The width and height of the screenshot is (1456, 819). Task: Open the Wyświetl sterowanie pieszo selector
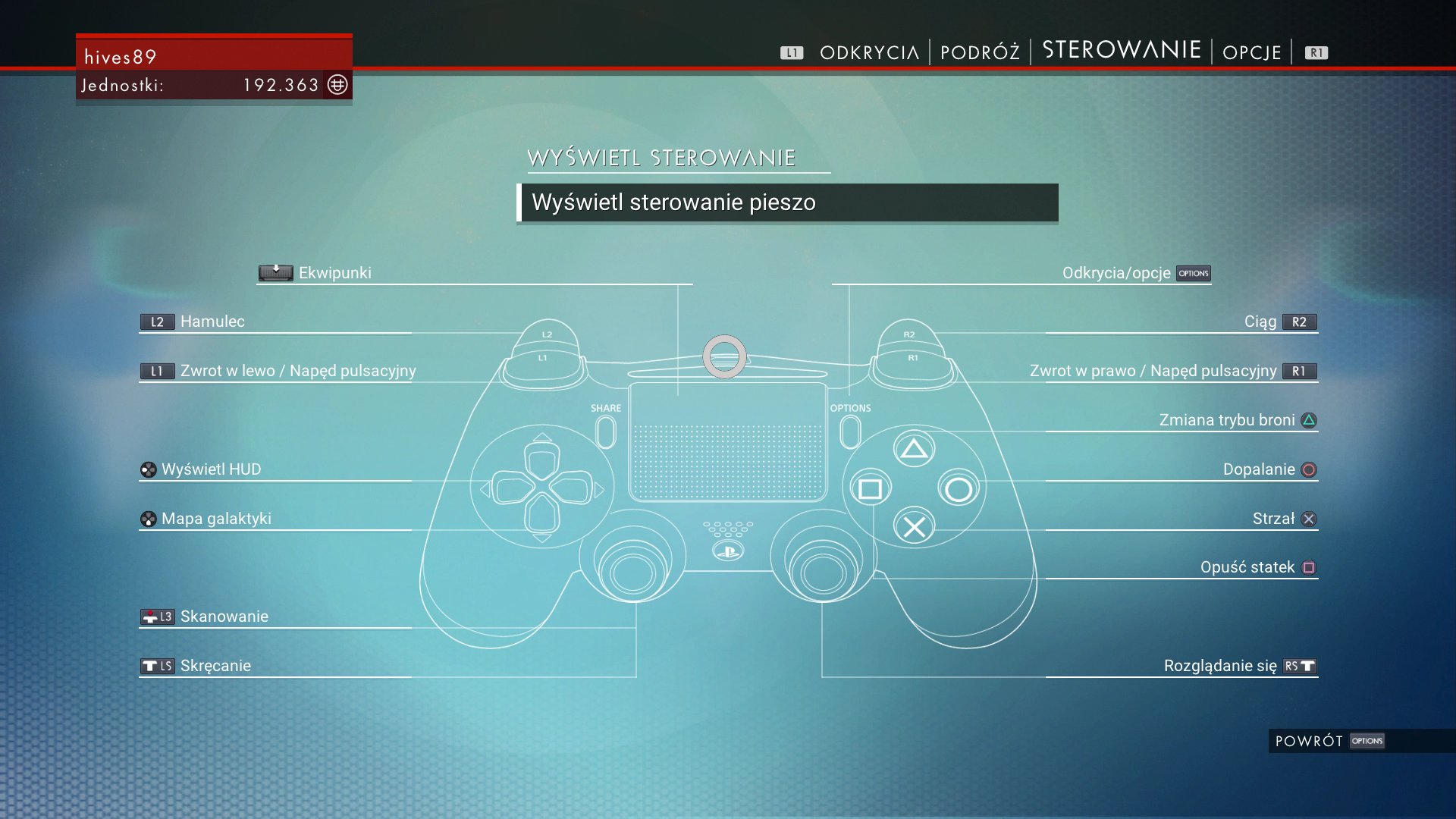(787, 202)
